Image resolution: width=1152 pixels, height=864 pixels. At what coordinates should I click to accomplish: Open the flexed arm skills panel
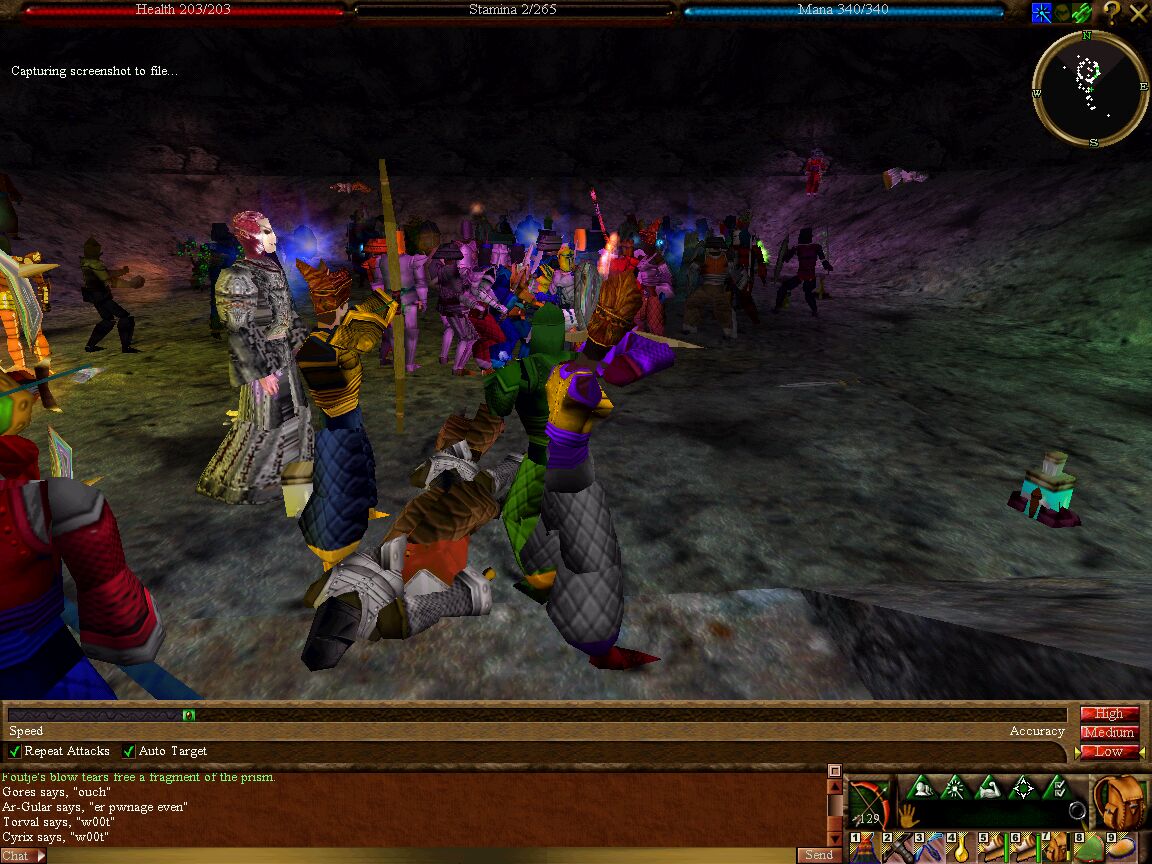tap(988, 788)
